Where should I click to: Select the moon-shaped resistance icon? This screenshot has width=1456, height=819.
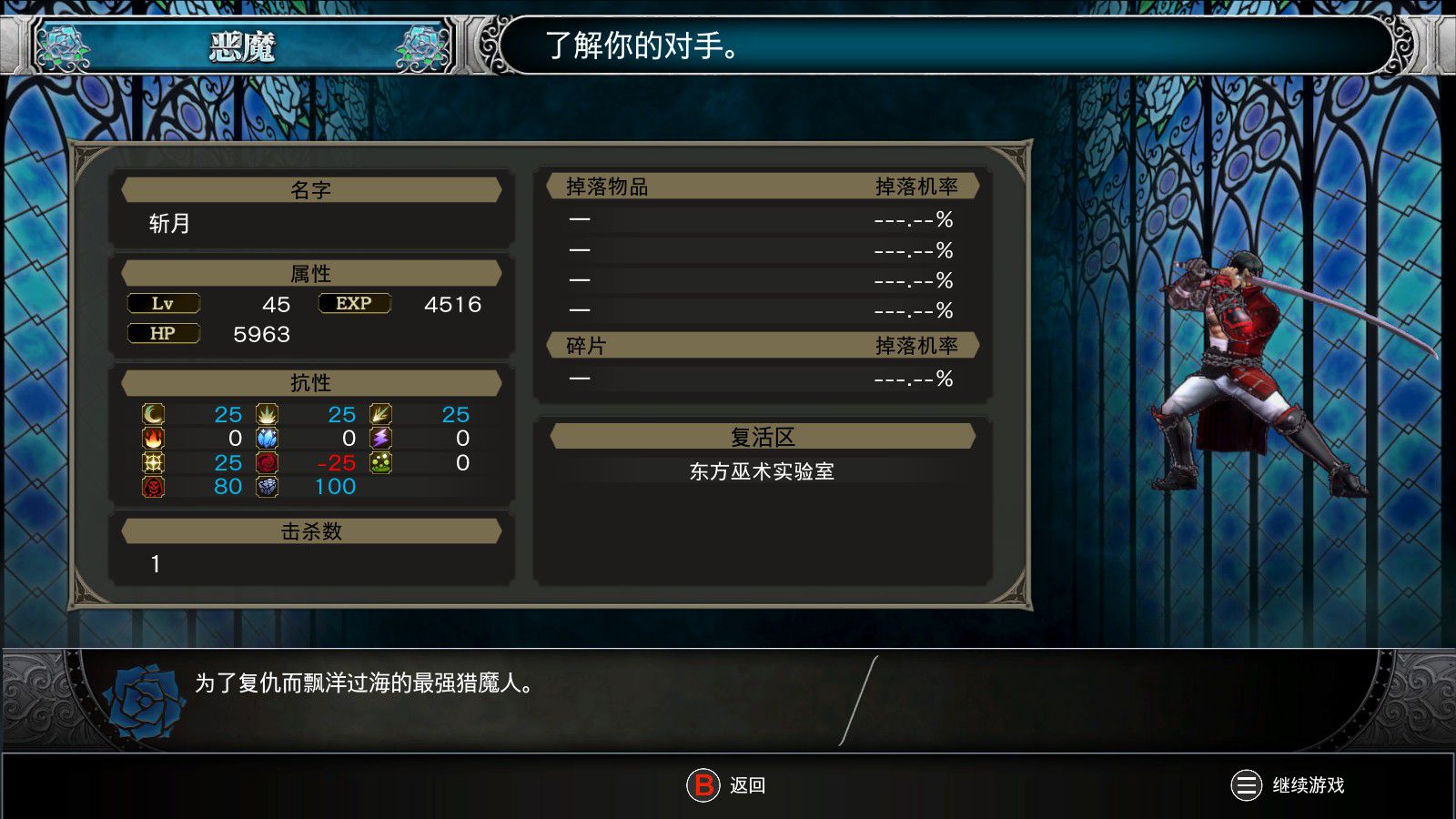click(x=153, y=414)
